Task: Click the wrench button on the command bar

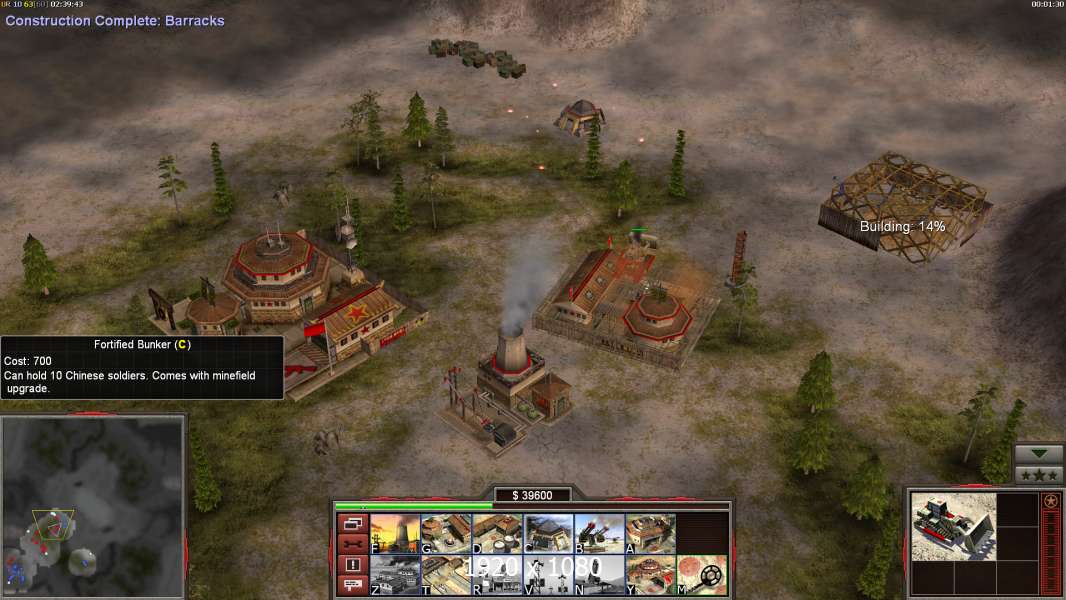Action: (x=352, y=543)
